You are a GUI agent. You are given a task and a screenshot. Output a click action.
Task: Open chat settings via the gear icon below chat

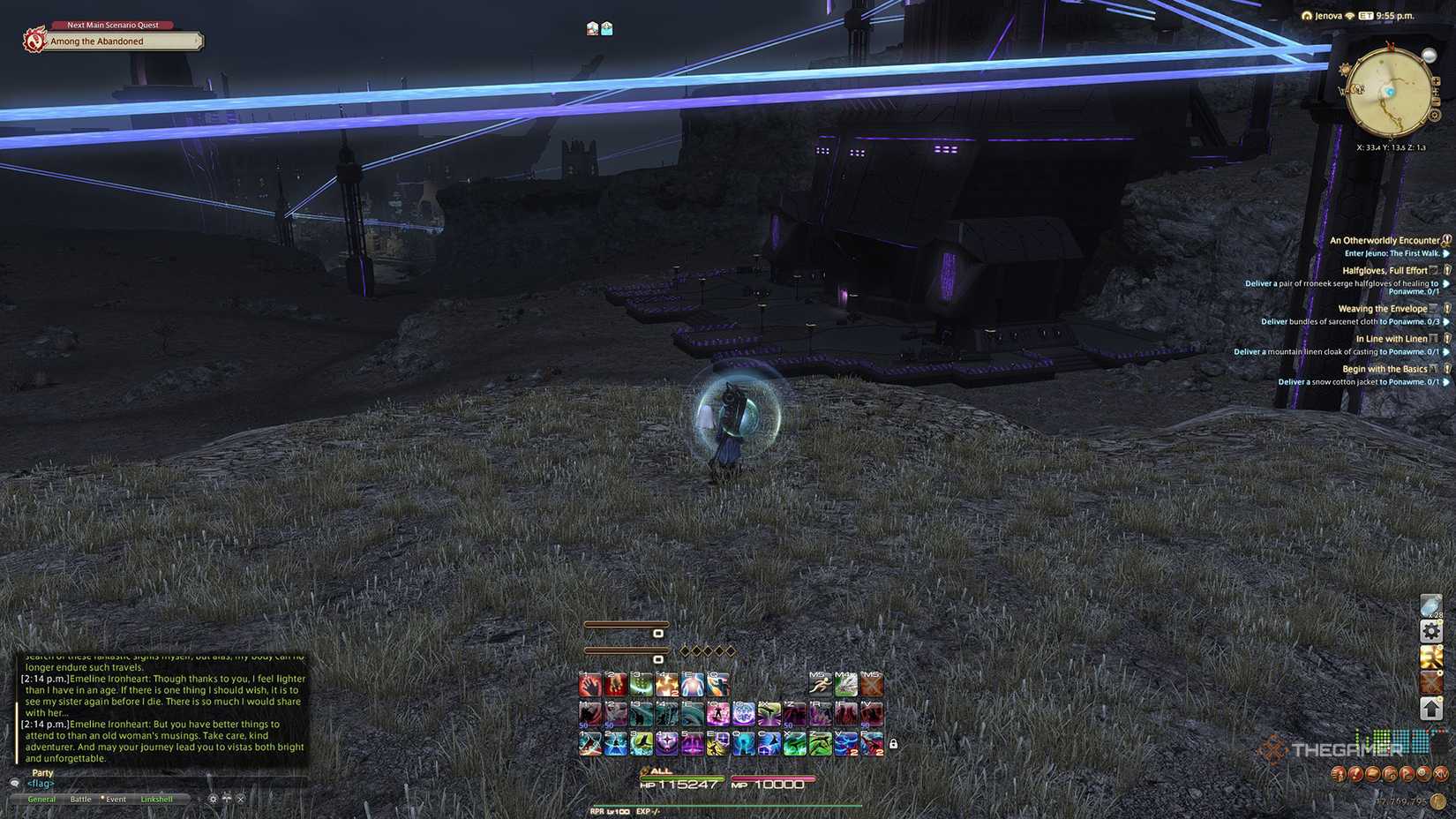coord(213,800)
